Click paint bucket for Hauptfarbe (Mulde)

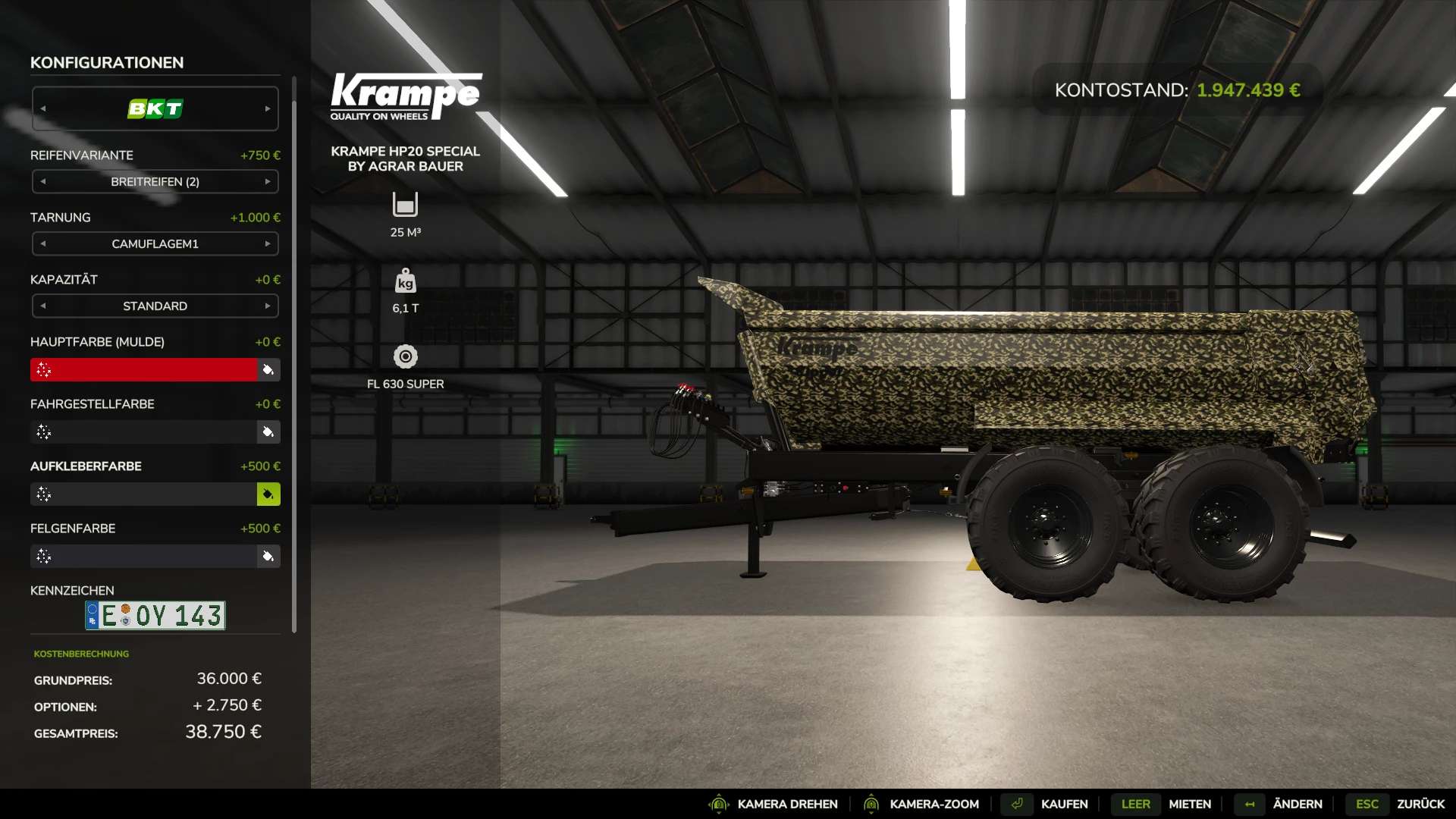pos(268,370)
